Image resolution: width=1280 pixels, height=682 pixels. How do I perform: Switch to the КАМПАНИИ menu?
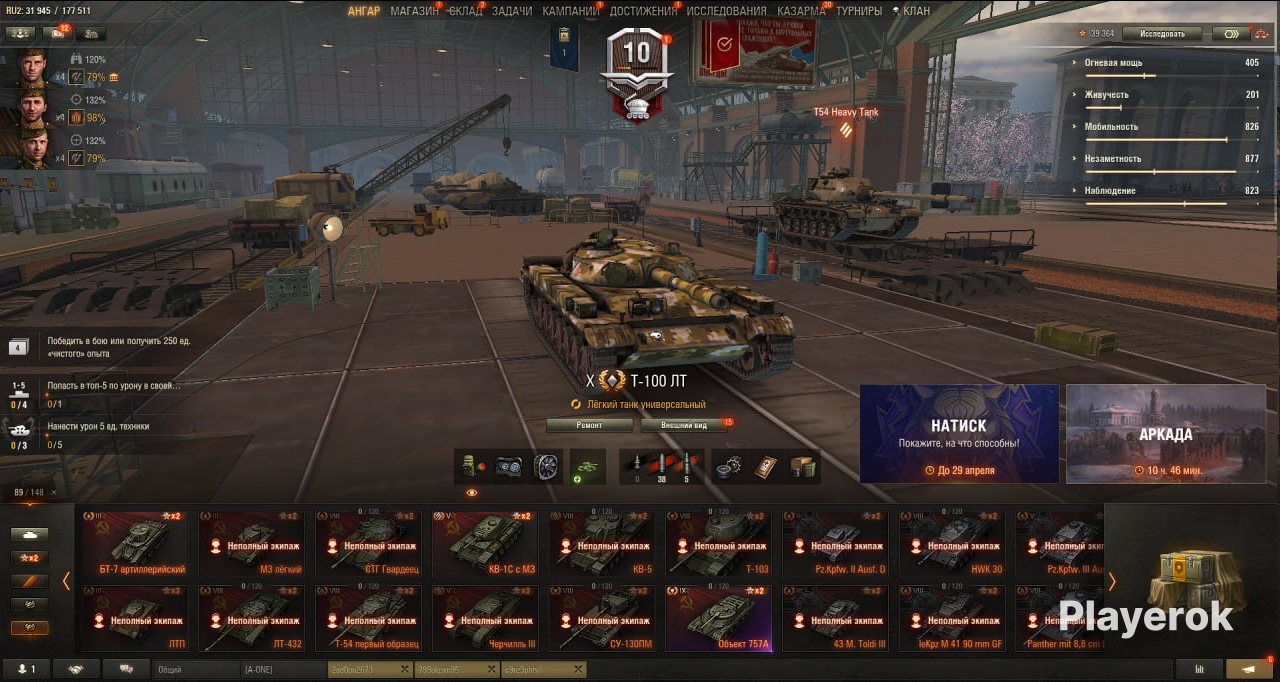(570, 11)
